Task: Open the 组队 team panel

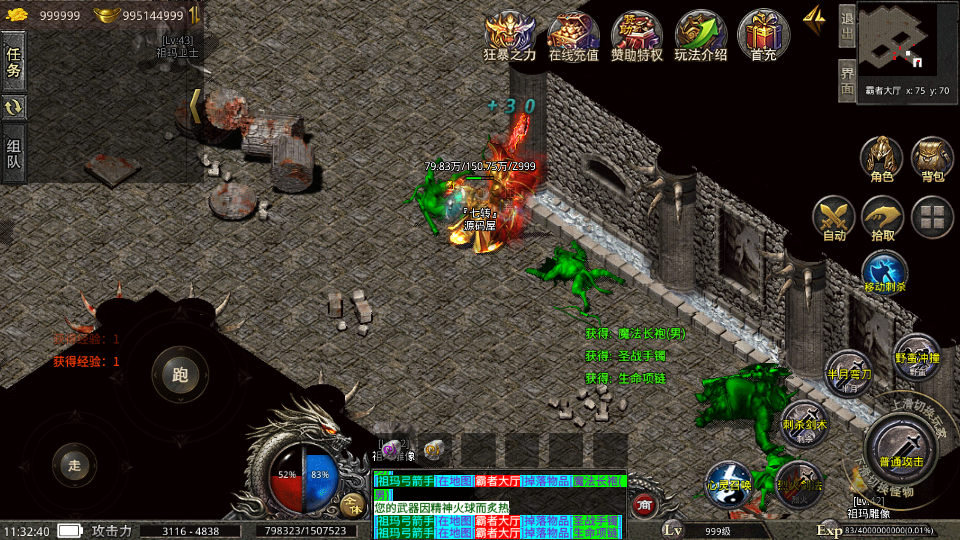Action: click(x=14, y=153)
